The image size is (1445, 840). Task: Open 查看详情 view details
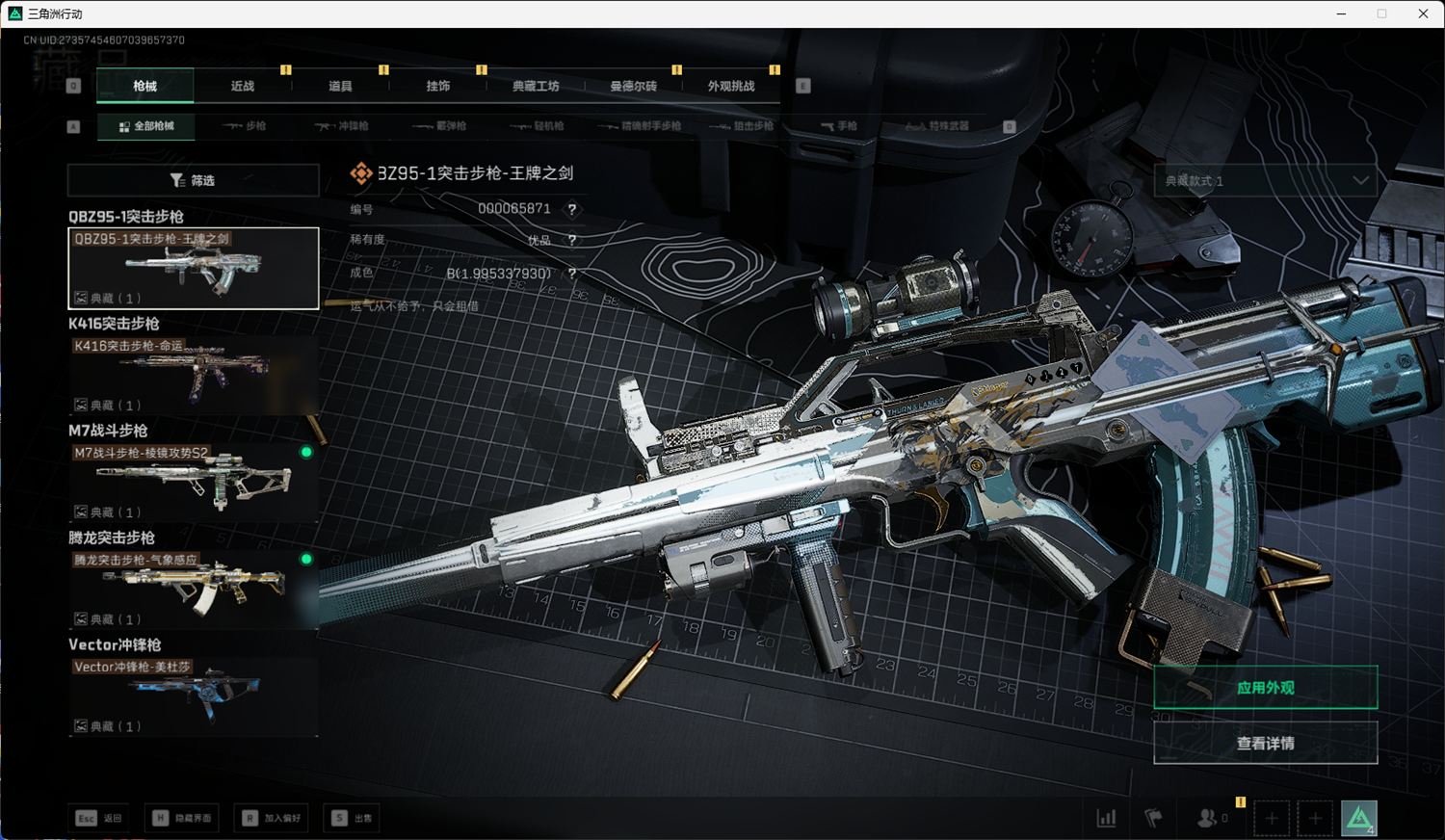pyautogui.click(x=1265, y=744)
